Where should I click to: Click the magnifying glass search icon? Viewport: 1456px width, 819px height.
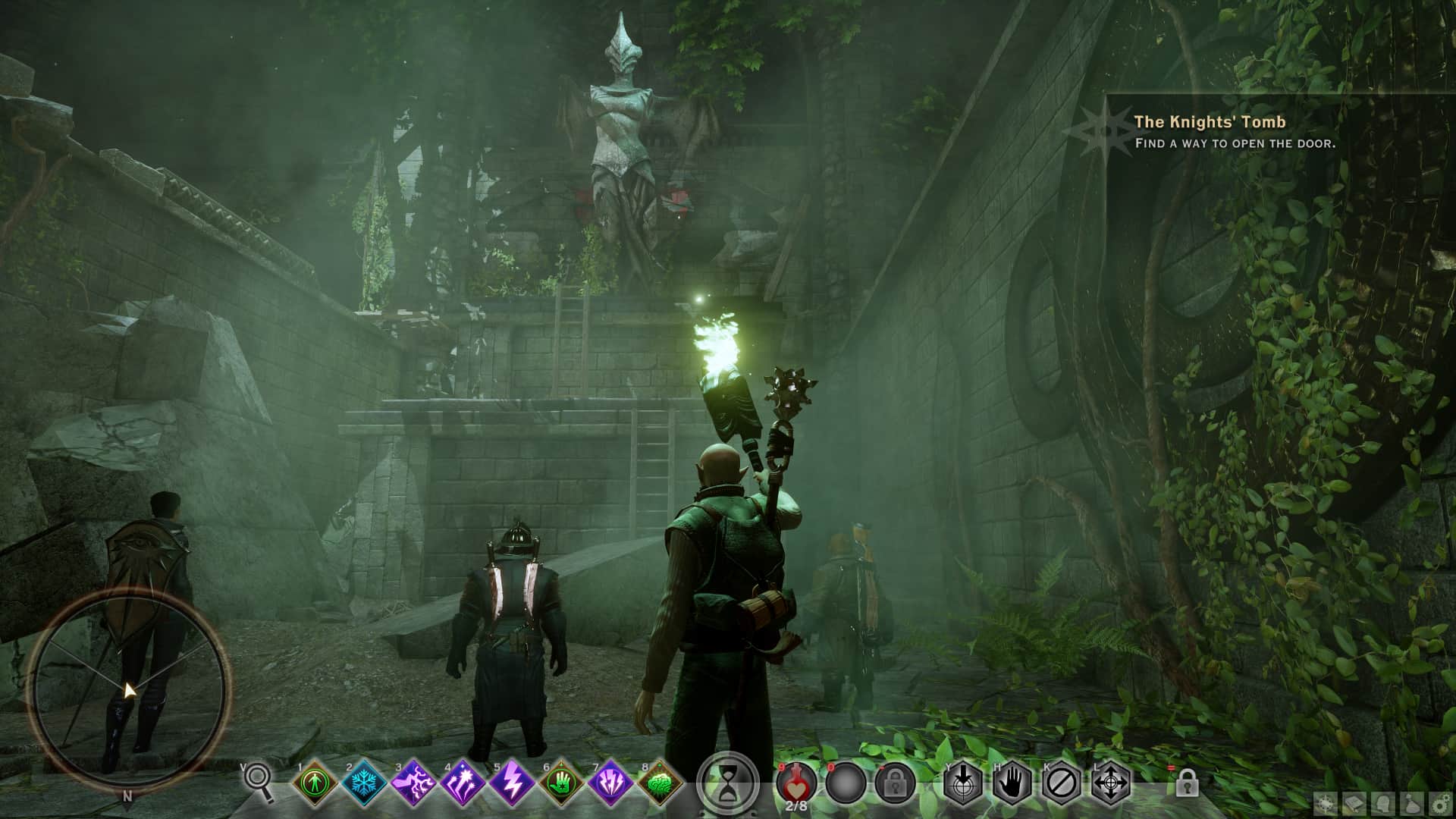click(259, 781)
